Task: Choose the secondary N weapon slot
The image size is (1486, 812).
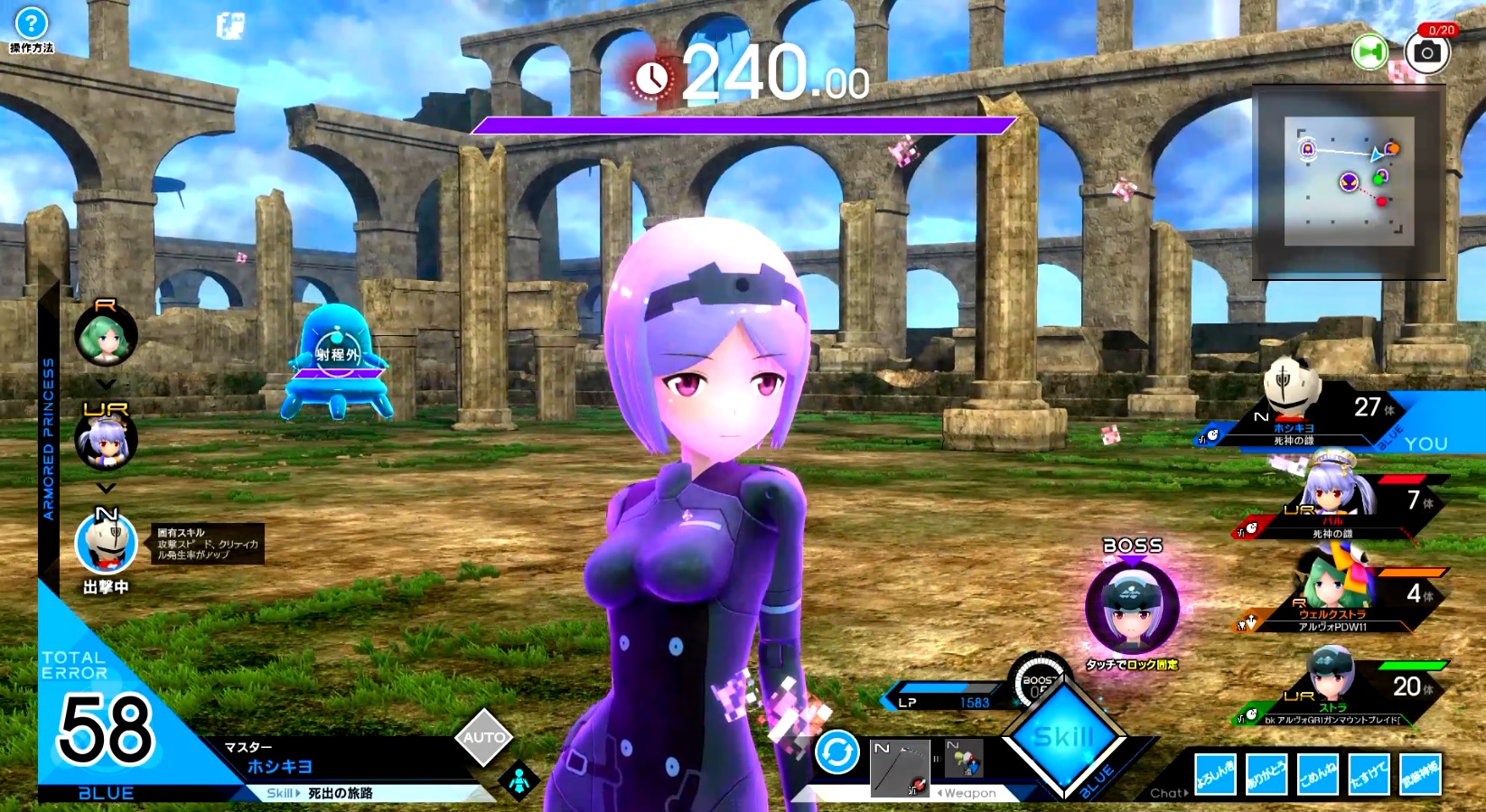Action: (x=964, y=758)
